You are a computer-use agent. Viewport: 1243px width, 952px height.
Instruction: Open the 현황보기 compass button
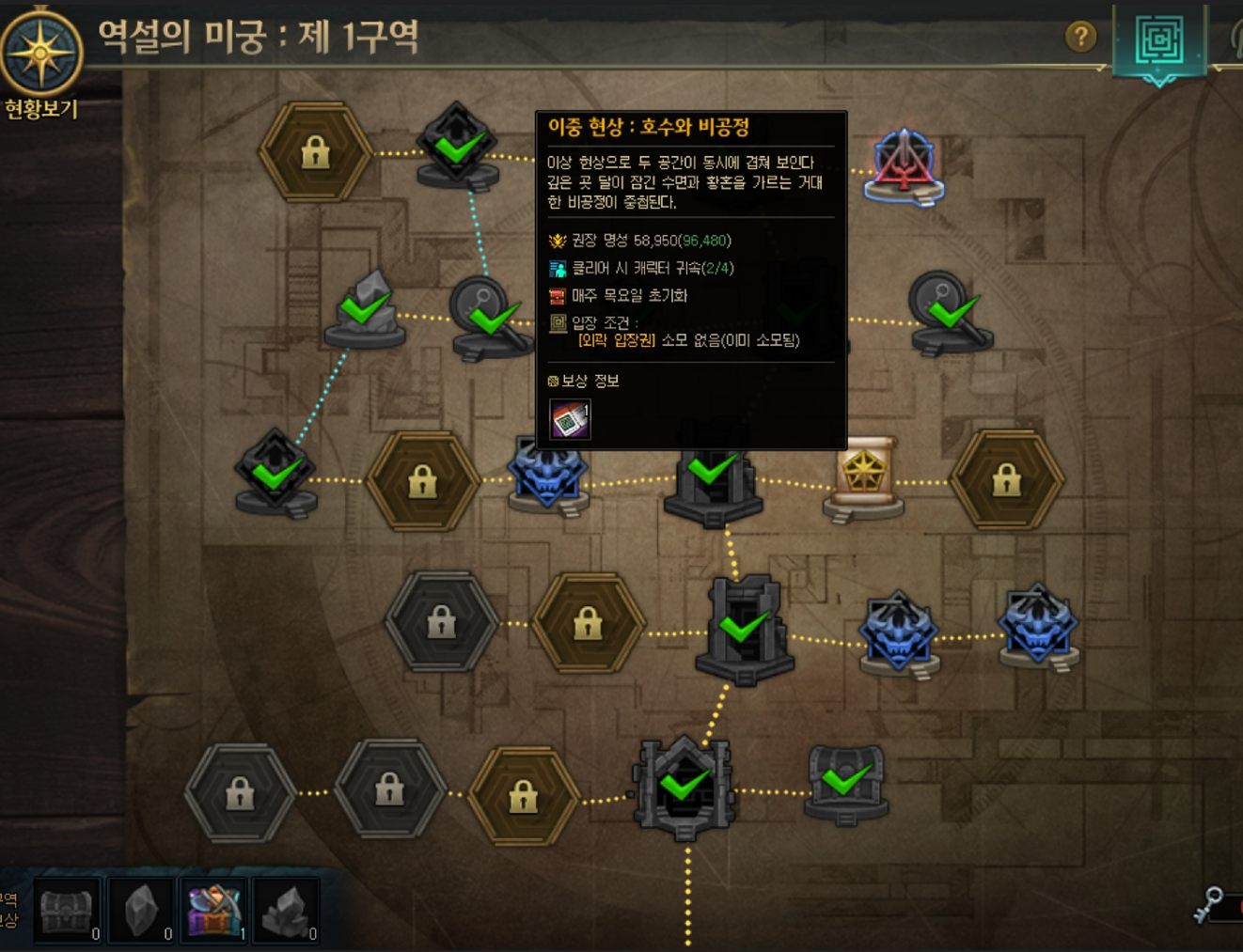point(40,55)
